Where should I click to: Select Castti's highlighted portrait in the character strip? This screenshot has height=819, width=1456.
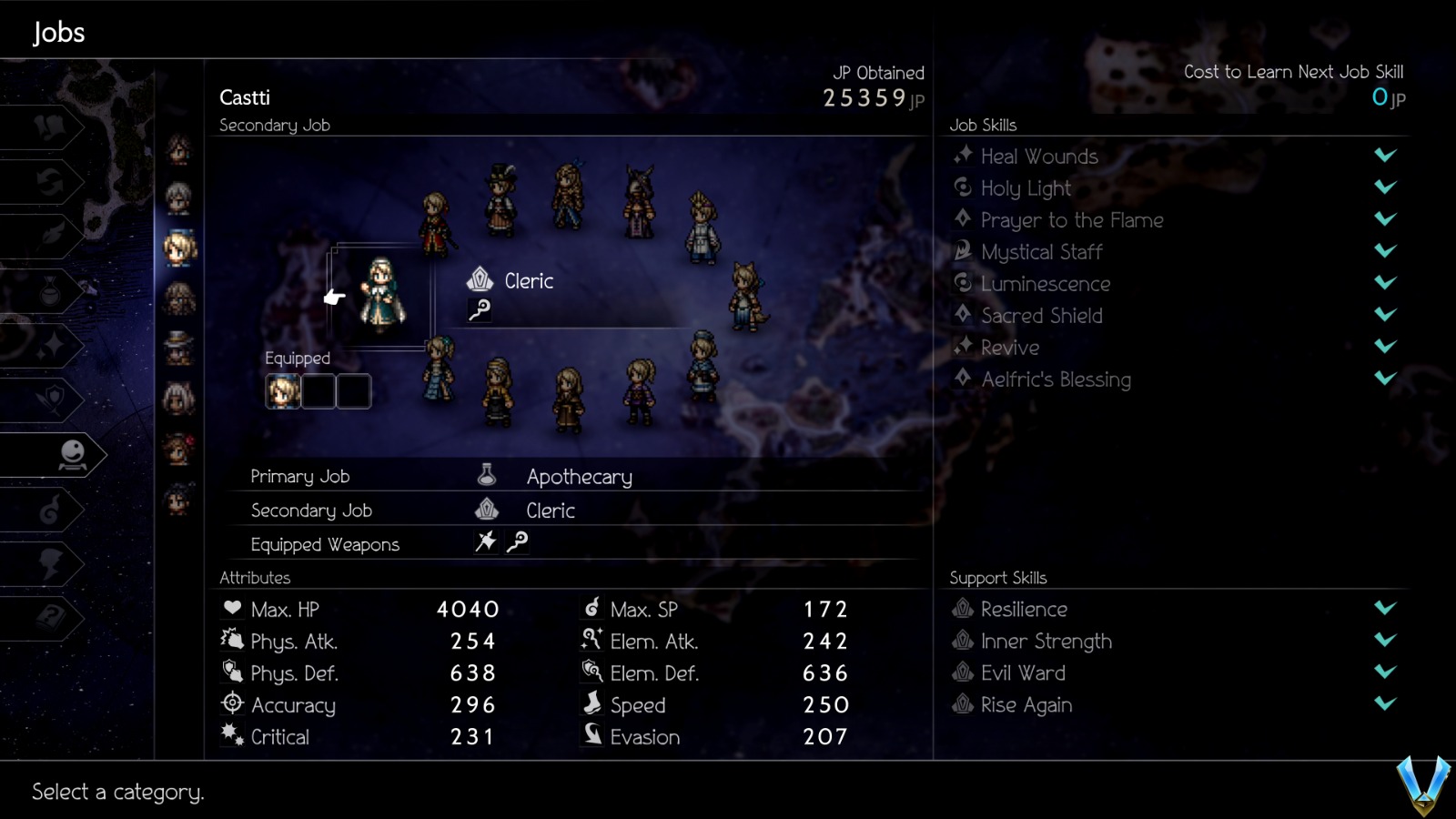tap(178, 244)
